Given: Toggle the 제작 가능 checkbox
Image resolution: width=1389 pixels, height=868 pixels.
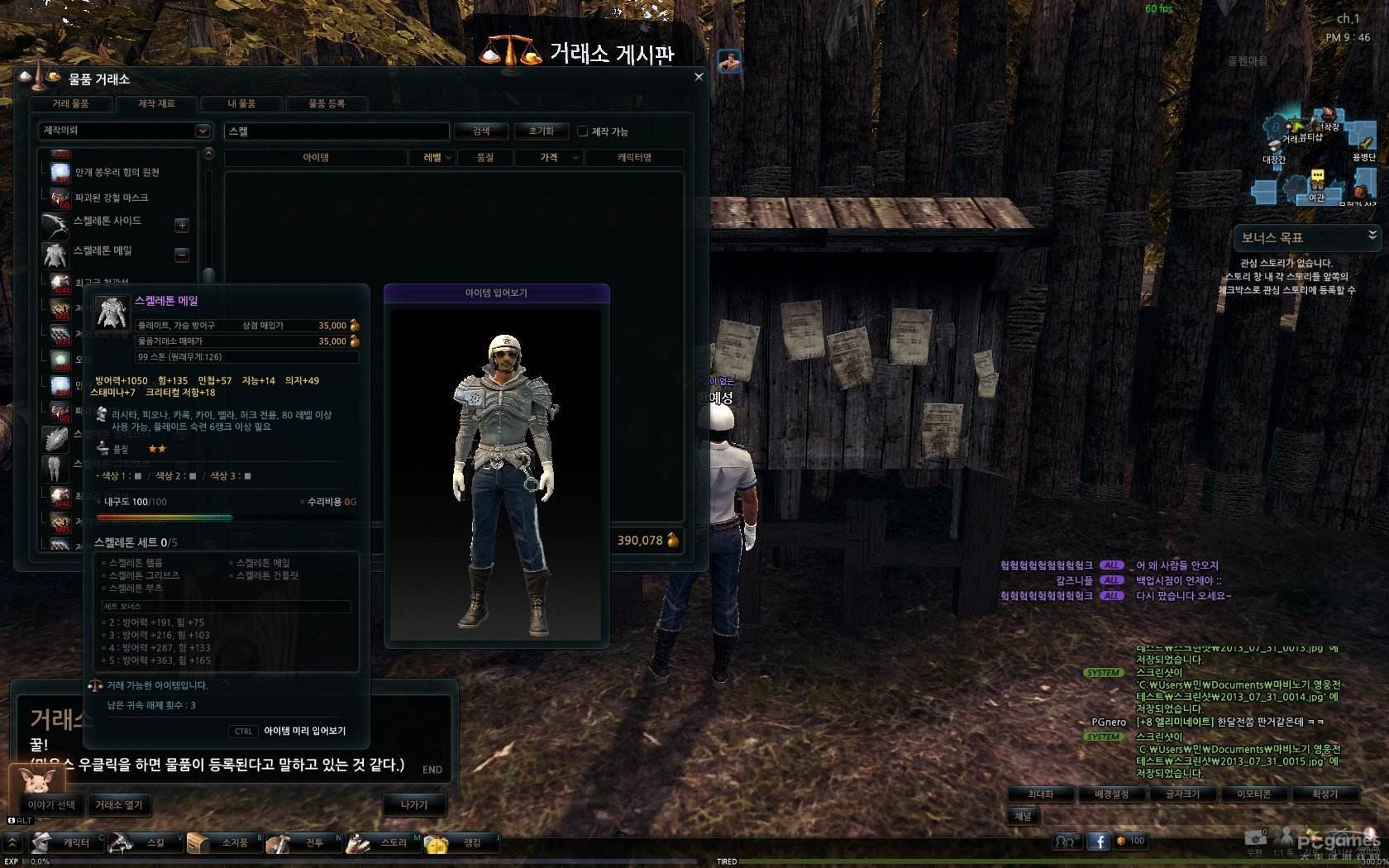Looking at the screenshot, I should pos(583,131).
